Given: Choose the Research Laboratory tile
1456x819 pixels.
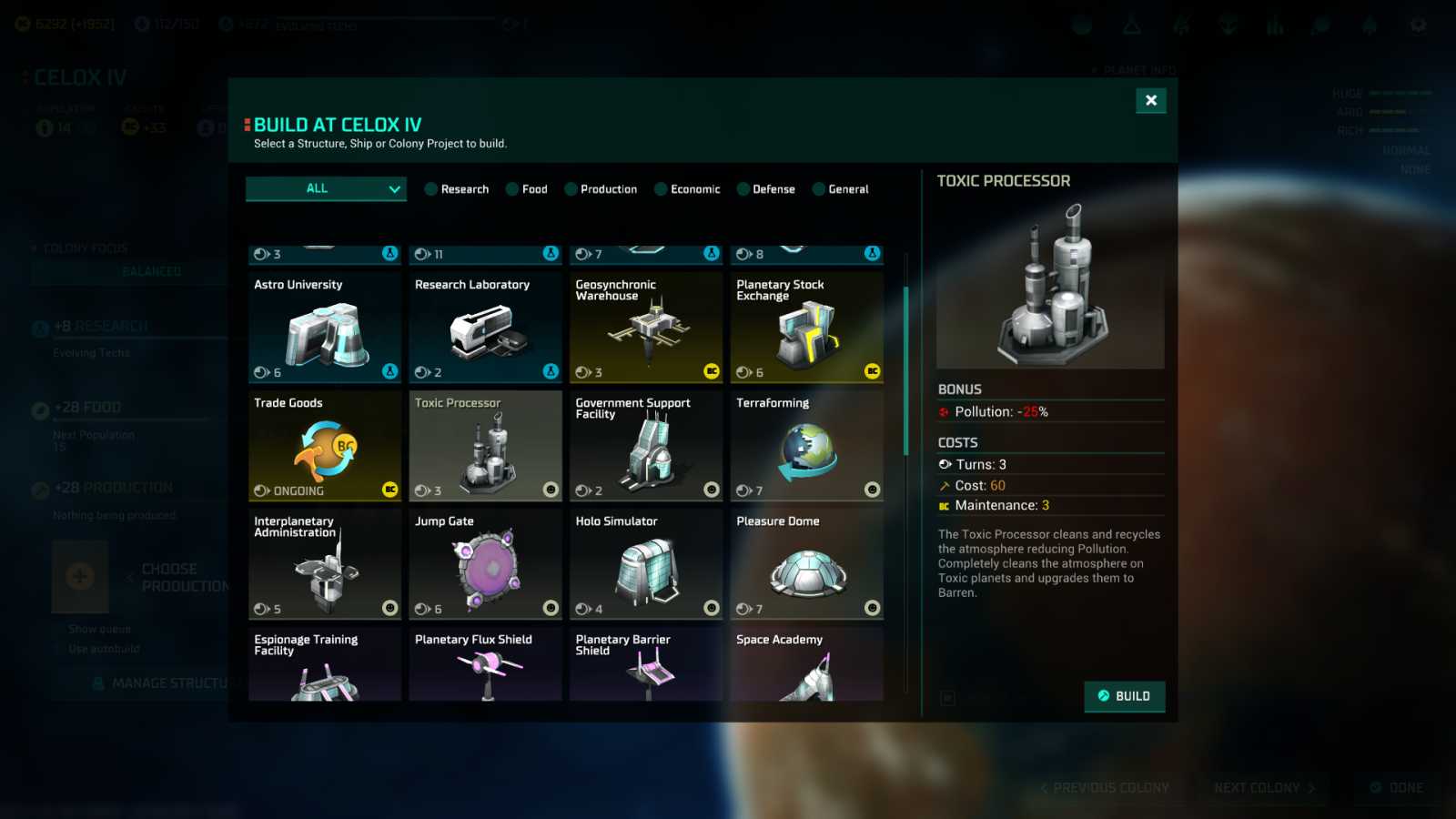Looking at the screenshot, I should pos(485,328).
